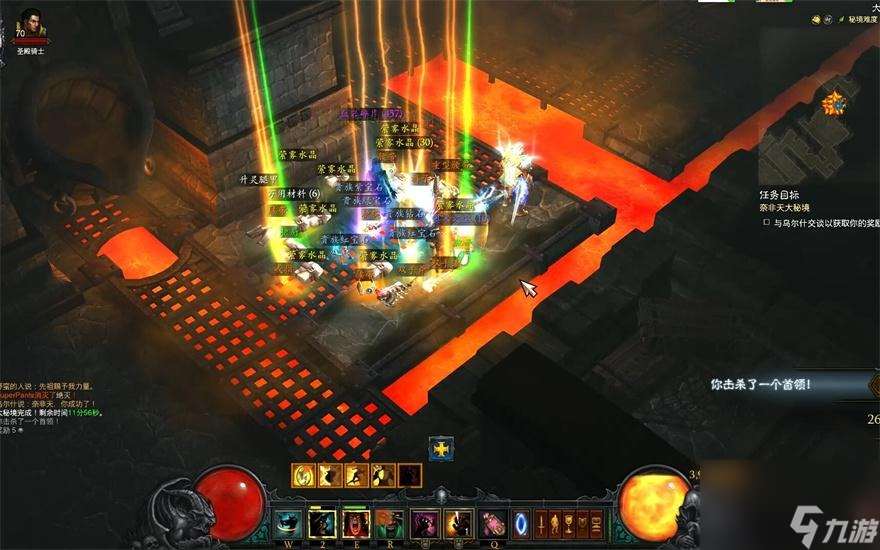Drink the health potion in the Q slot
The width and height of the screenshot is (880, 550).
click(492, 523)
